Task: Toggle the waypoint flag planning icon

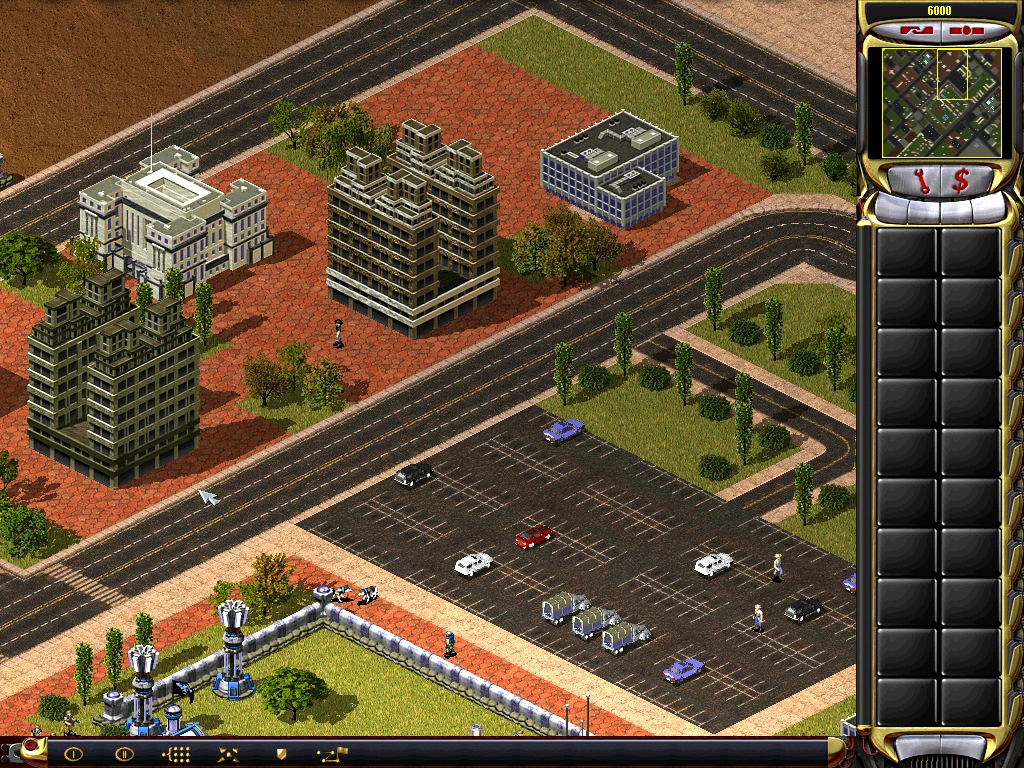Action: tap(332, 754)
